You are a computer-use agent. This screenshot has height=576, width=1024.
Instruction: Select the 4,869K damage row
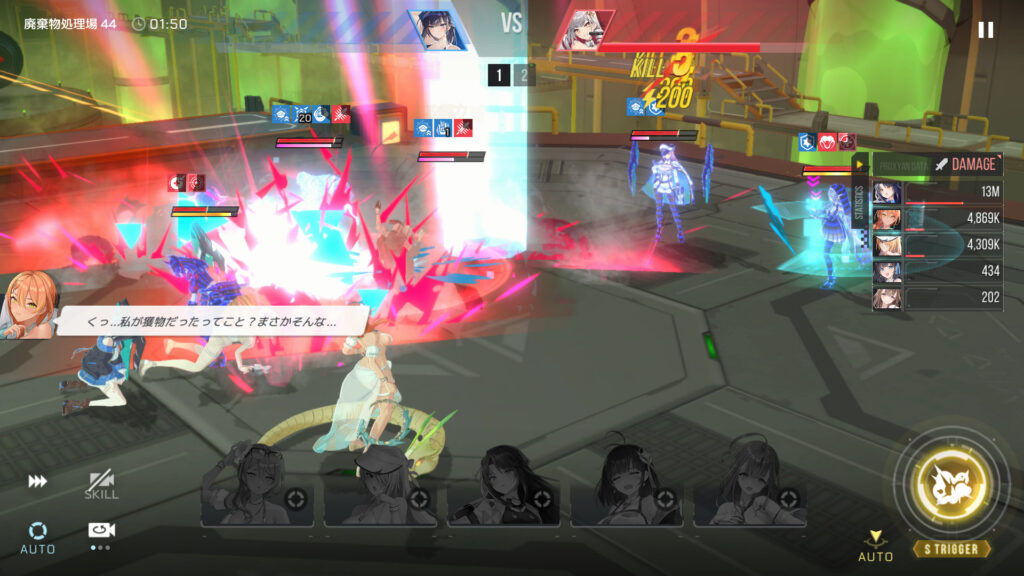click(x=937, y=219)
